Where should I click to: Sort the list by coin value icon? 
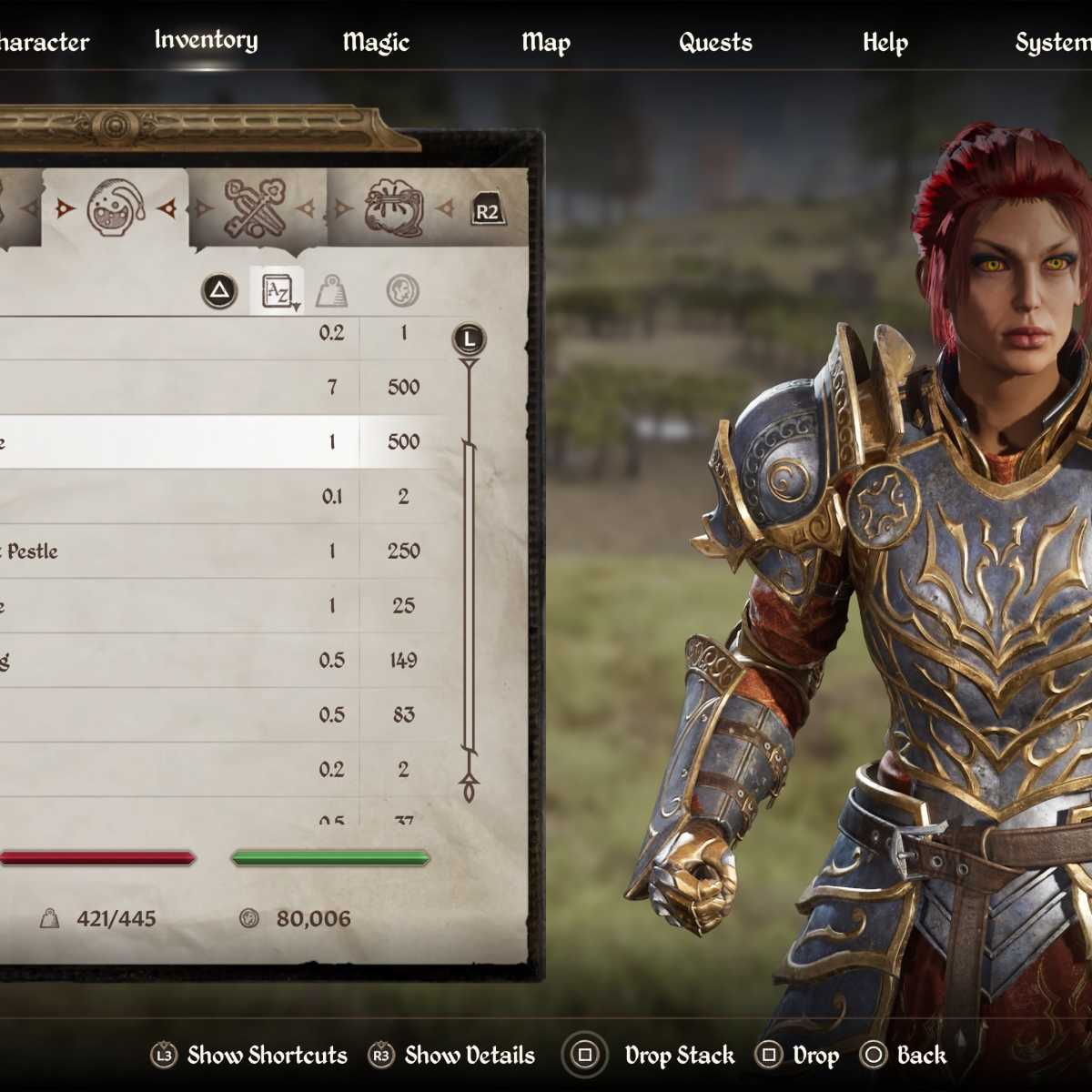click(x=402, y=291)
